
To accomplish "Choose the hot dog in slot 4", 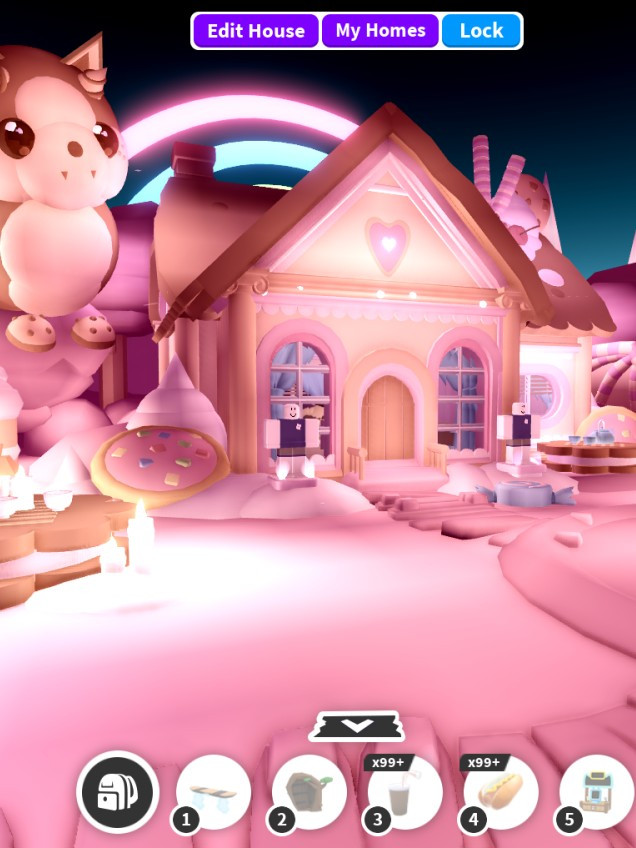I will click(x=502, y=793).
